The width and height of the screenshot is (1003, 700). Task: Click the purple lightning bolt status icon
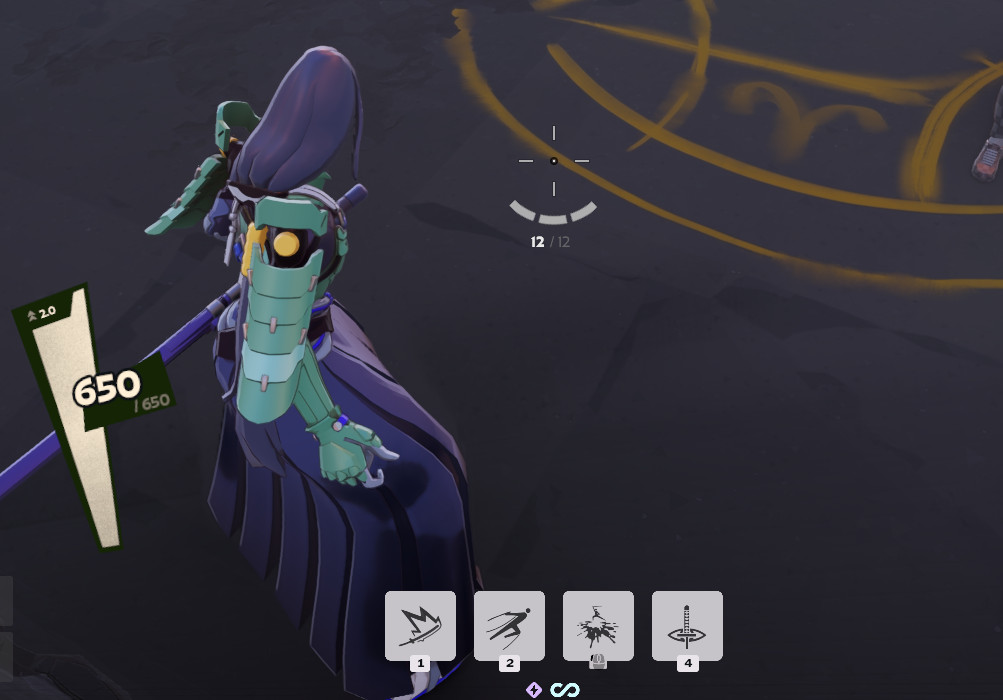point(534,690)
